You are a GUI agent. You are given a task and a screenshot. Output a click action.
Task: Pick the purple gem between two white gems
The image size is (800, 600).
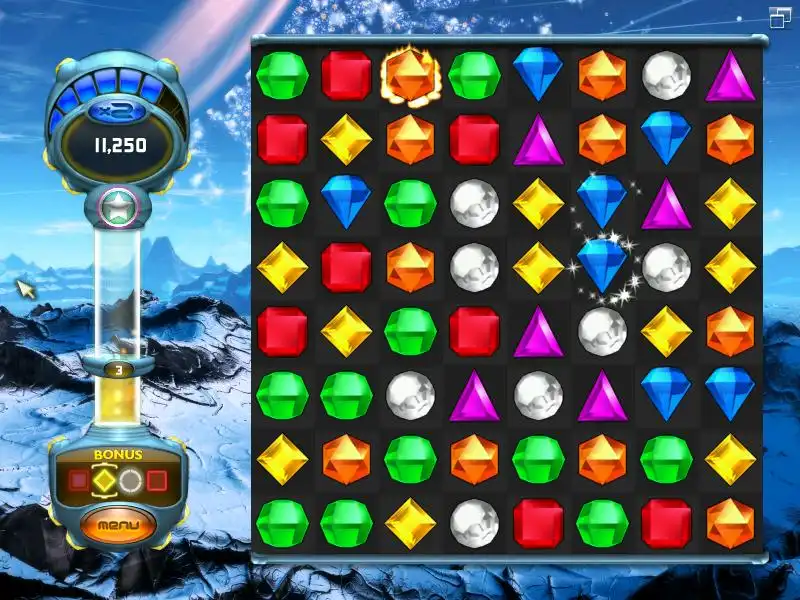[x=474, y=396]
